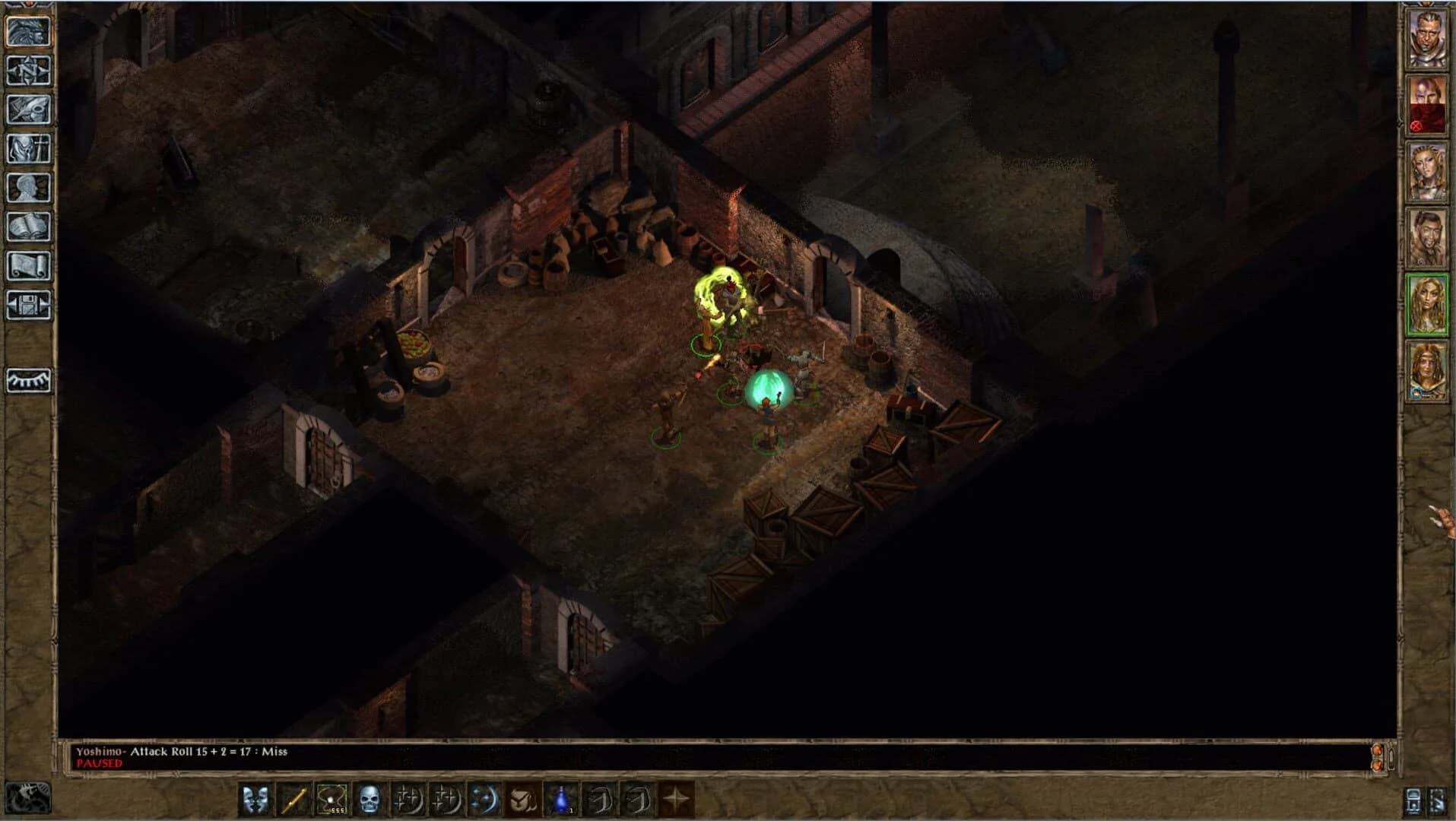The width and height of the screenshot is (1456, 821).
Task: Use the blue potion quick item
Action: [x=560, y=800]
